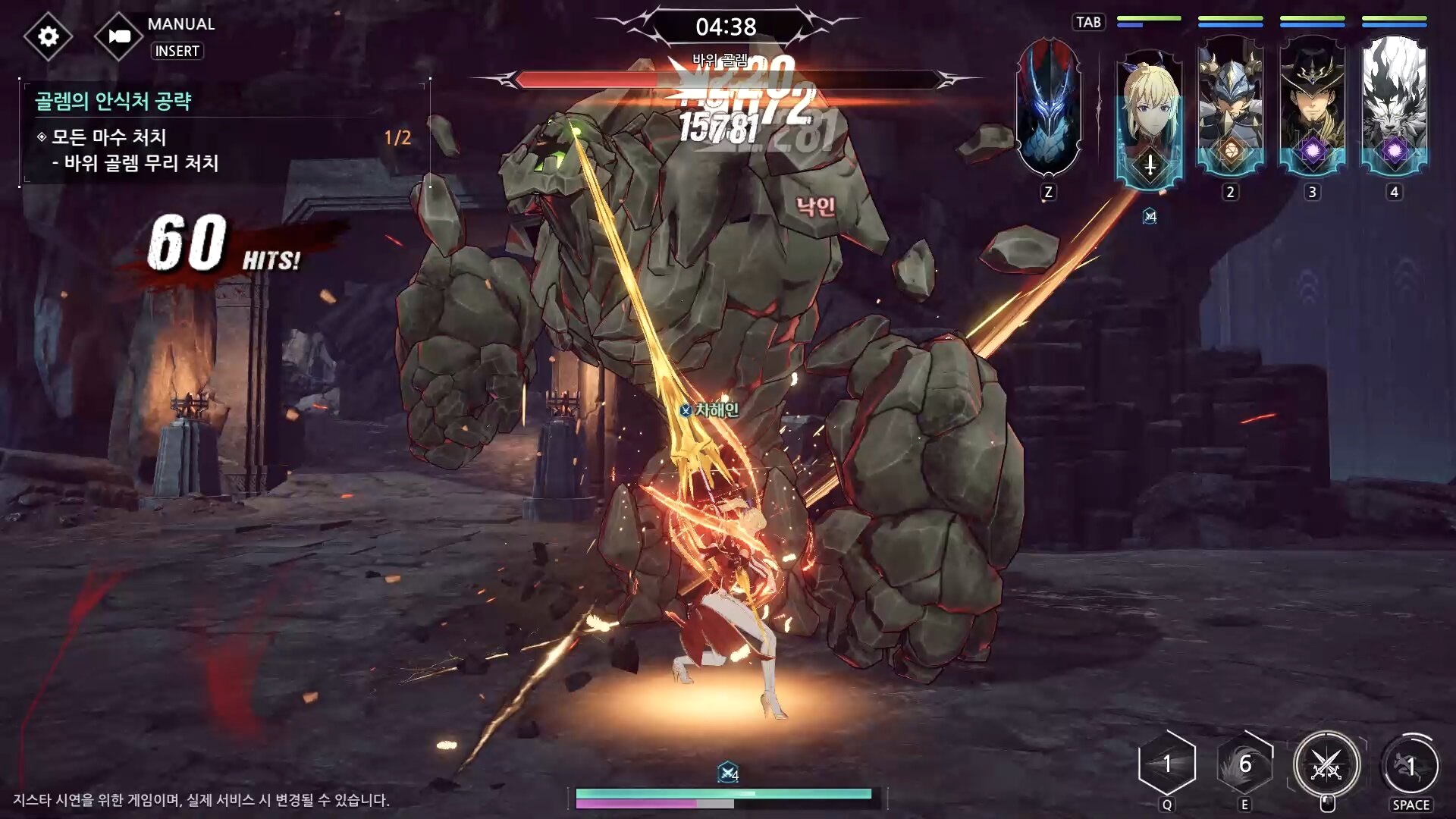Activate the Q skill hexagon
This screenshot has height=819, width=1456.
click(1167, 764)
